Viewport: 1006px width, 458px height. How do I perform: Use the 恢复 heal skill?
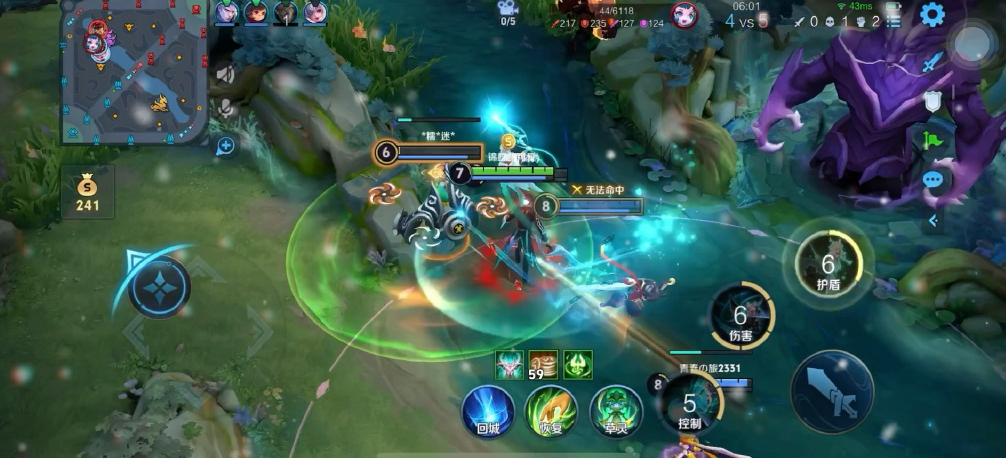(552, 412)
